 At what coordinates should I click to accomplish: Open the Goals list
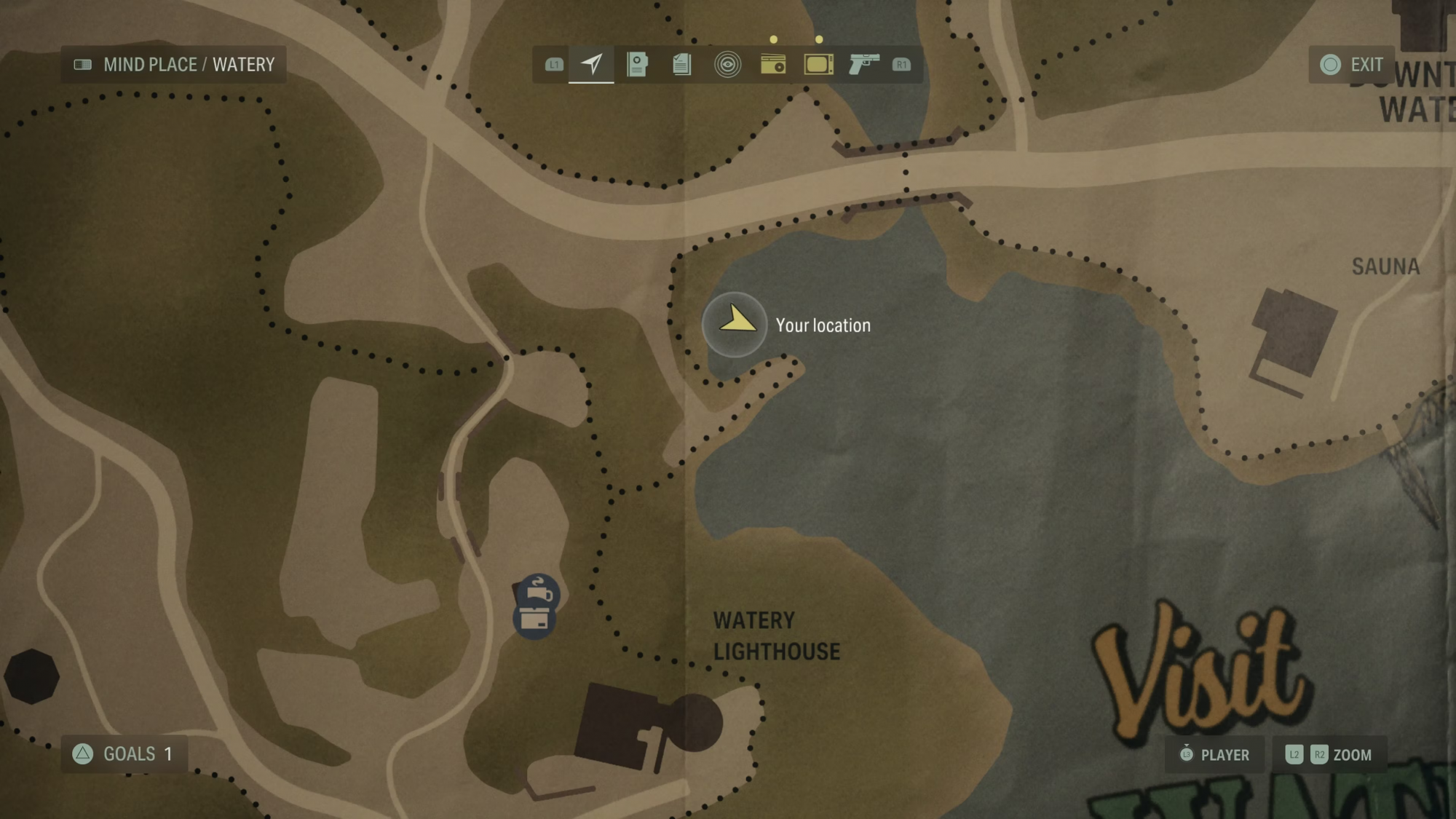pos(124,753)
